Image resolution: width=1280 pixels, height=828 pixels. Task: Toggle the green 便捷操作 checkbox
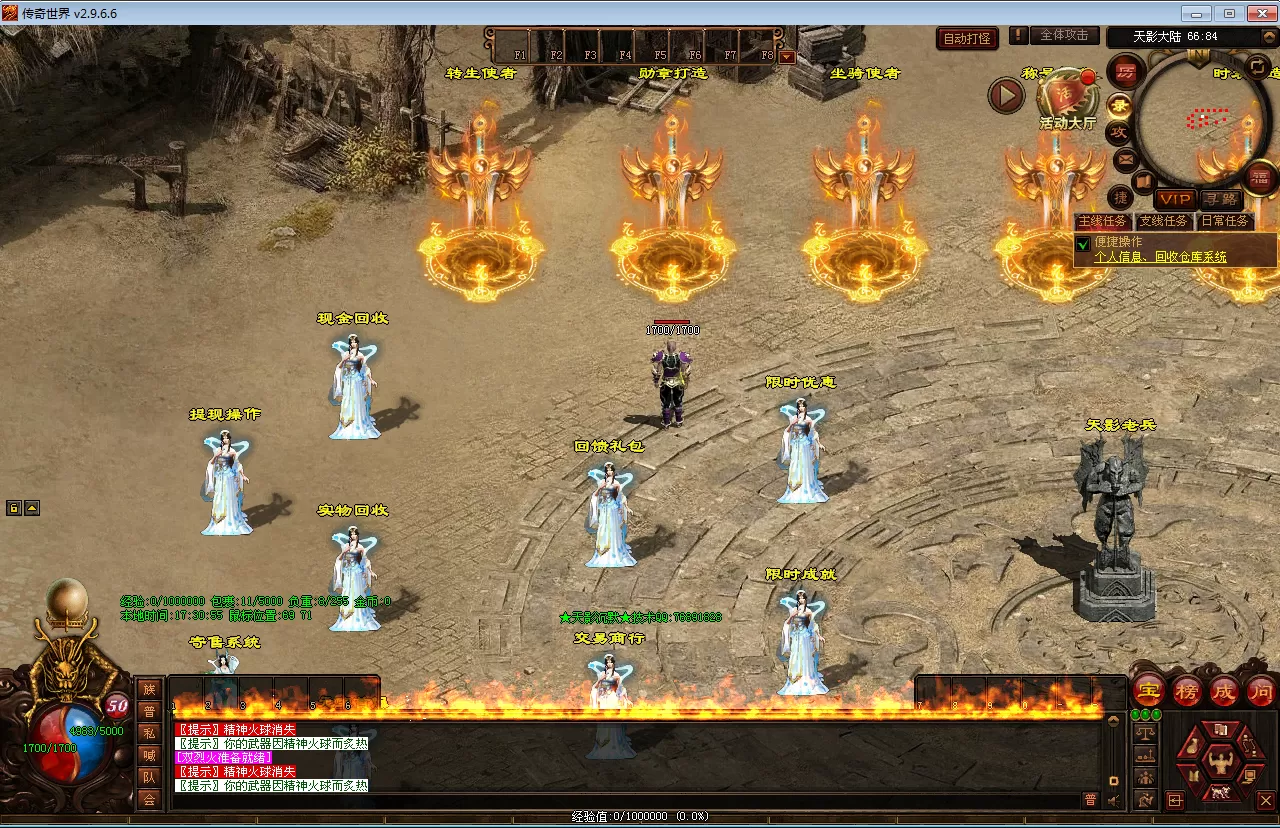pos(1083,244)
